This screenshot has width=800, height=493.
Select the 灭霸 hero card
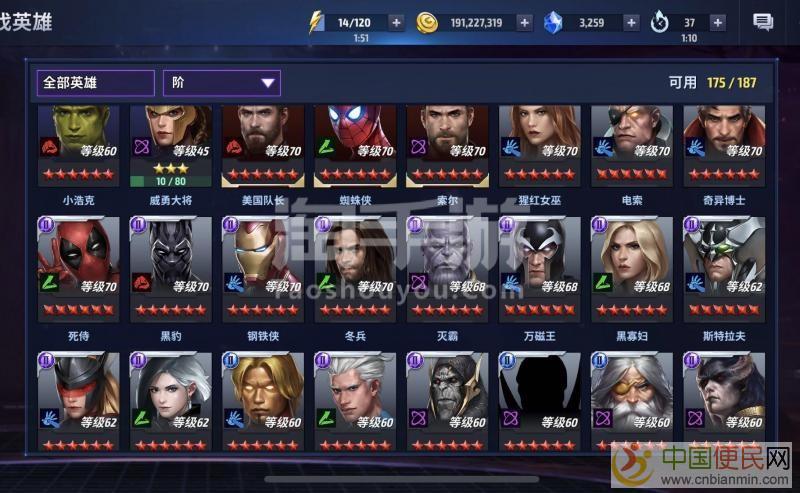coord(446,267)
